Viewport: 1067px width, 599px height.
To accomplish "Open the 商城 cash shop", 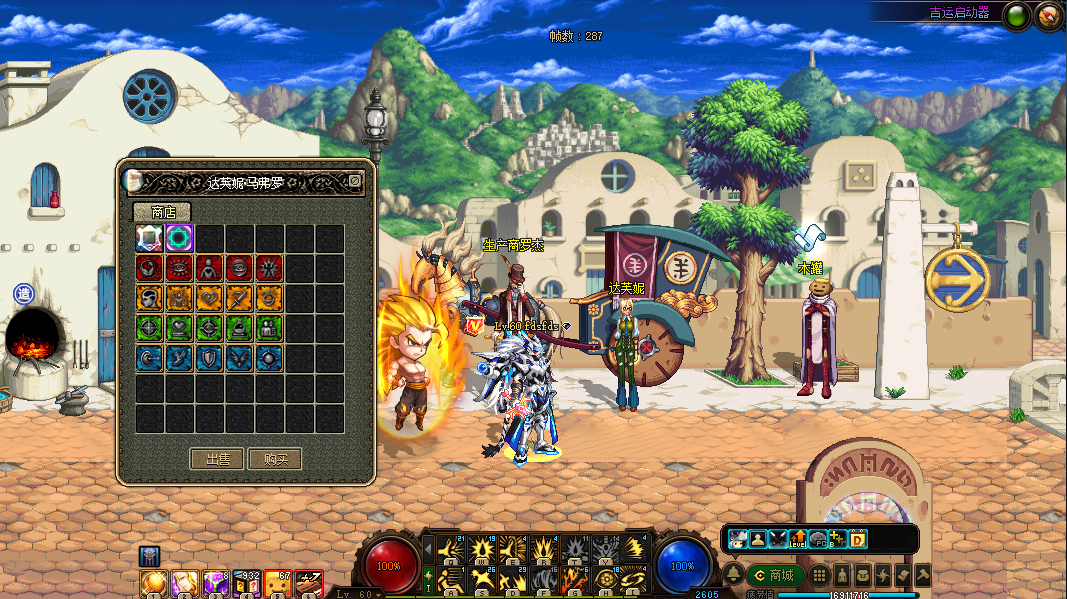I will [776, 575].
